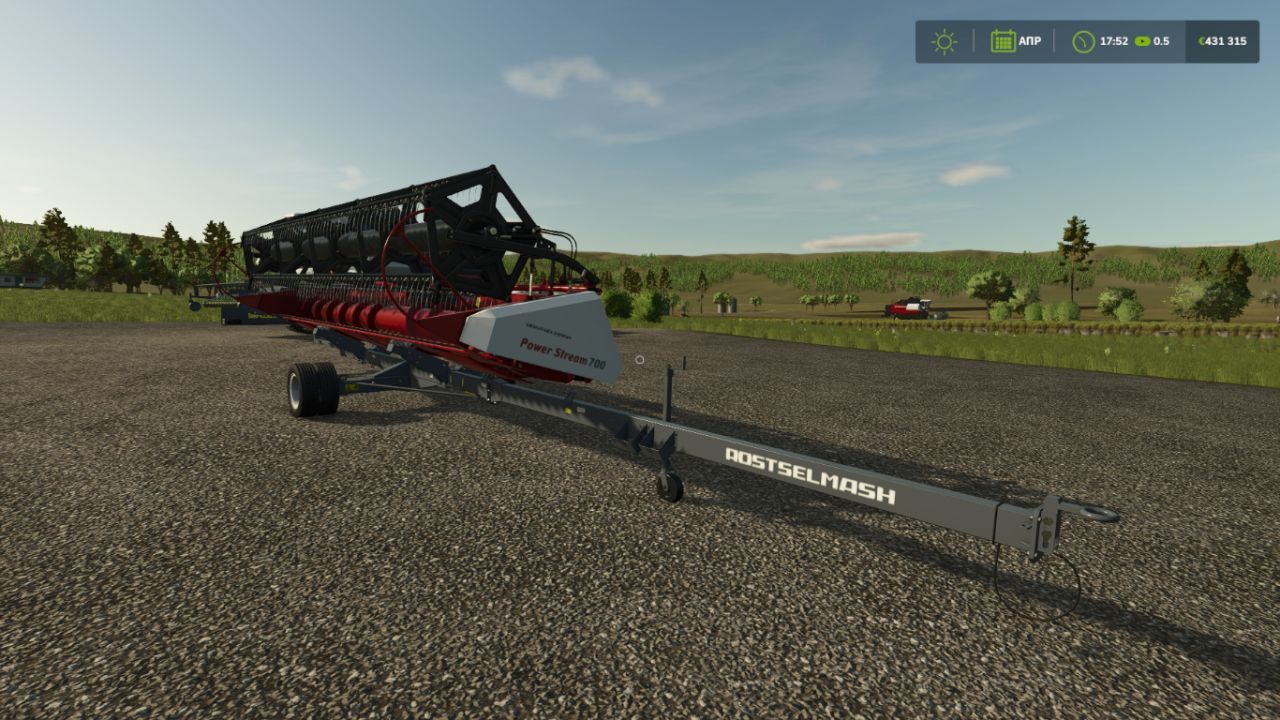Click the clock icon in the HUD
The height and width of the screenshot is (720, 1280).
pos(1085,42)
